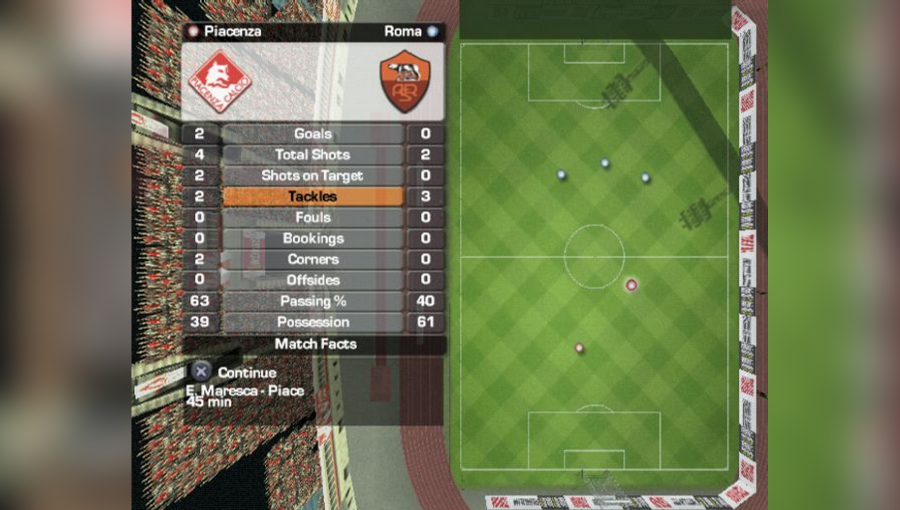Click the highlighted Tackles row
The image size is (900, 510).
tap(313, 197)
